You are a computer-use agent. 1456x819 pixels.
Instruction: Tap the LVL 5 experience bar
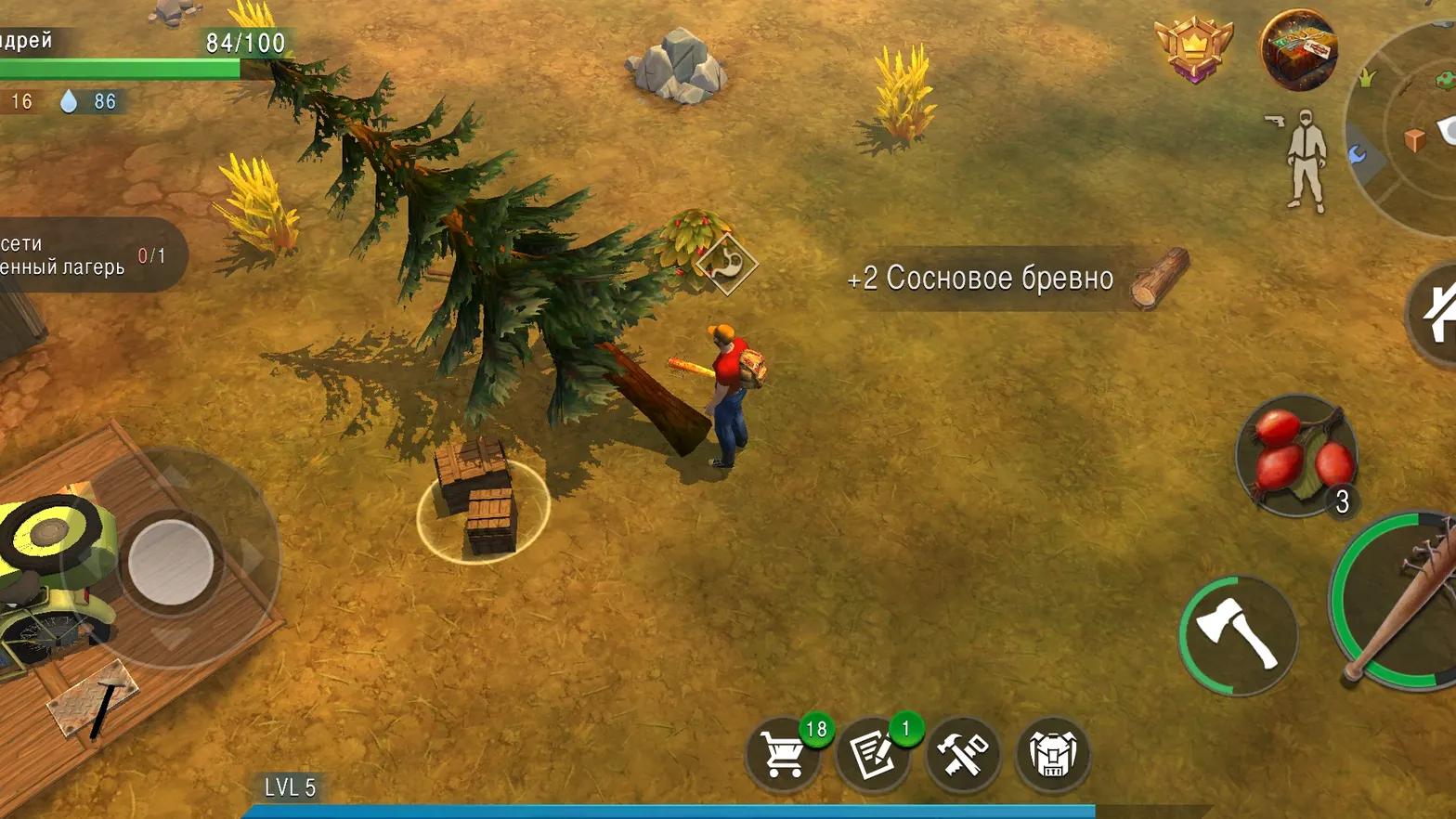click(x=288, y=788)
